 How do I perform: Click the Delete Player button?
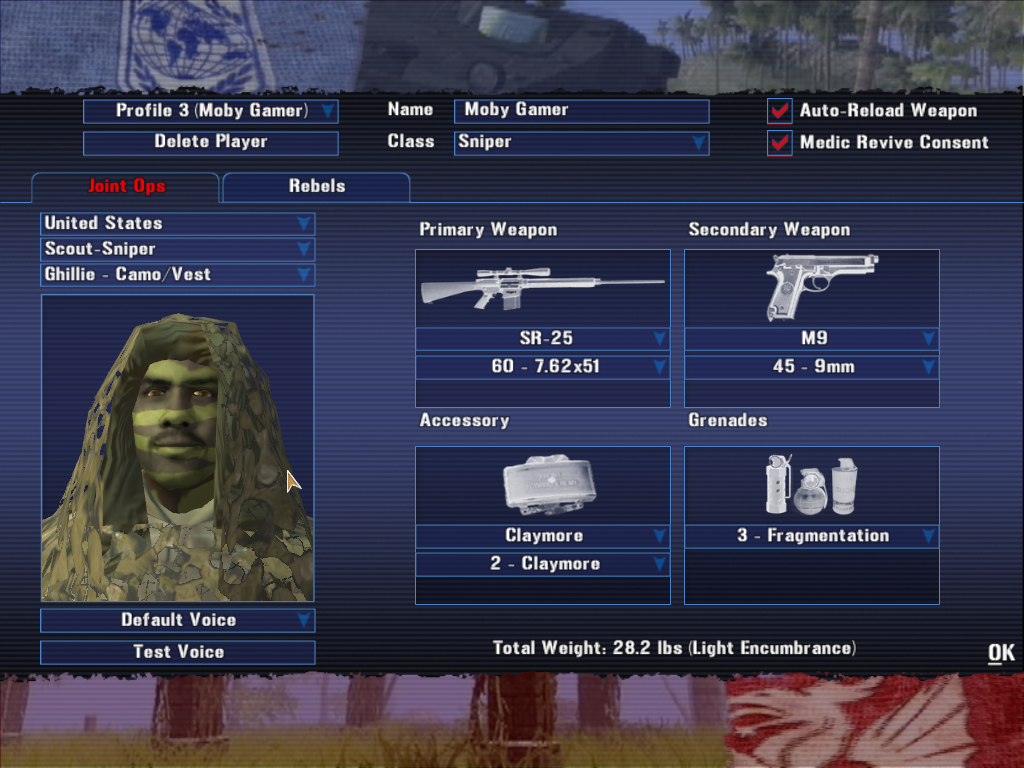211,142
